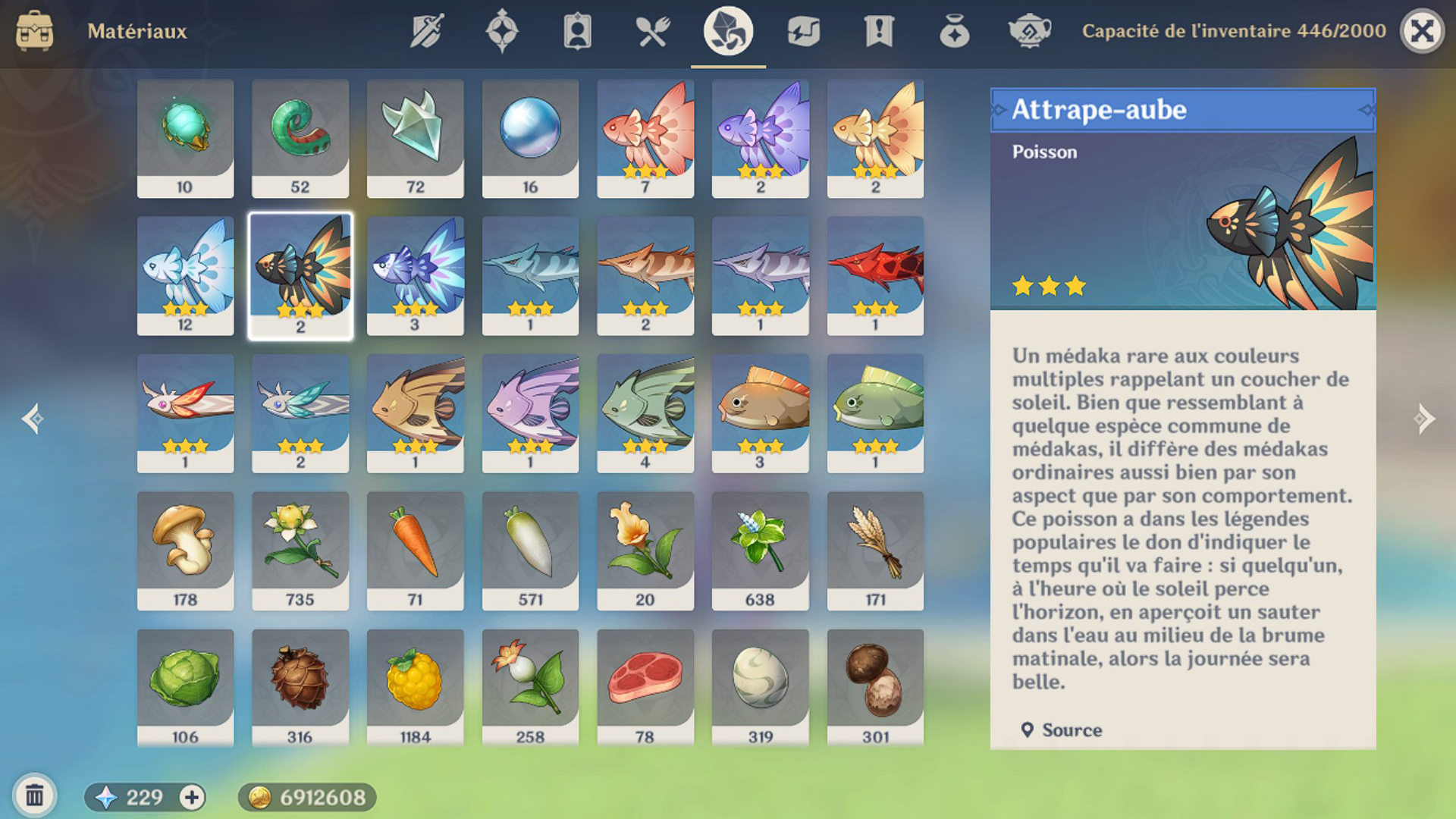
Task: Switch to the teapot furnishings tab
Action: [x=1029, y=31]
